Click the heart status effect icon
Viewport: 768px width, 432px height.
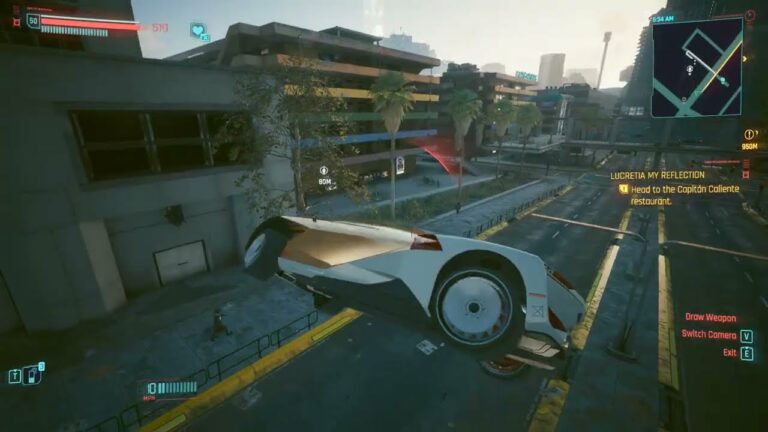pos(198,31)
